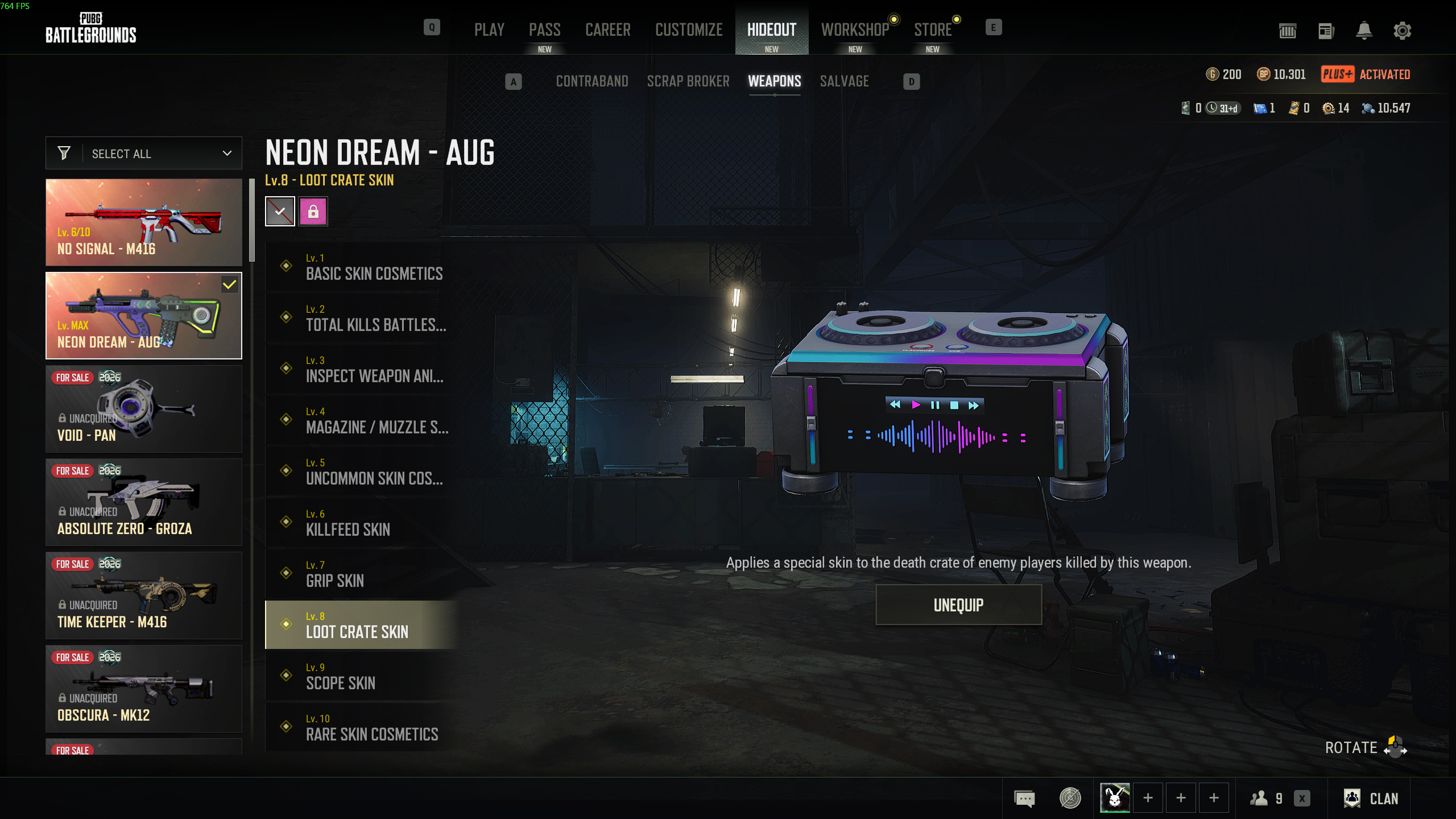Click the pink locked skin variant swatch
This screenshot has width=1456, height=819.
point(313,212)
